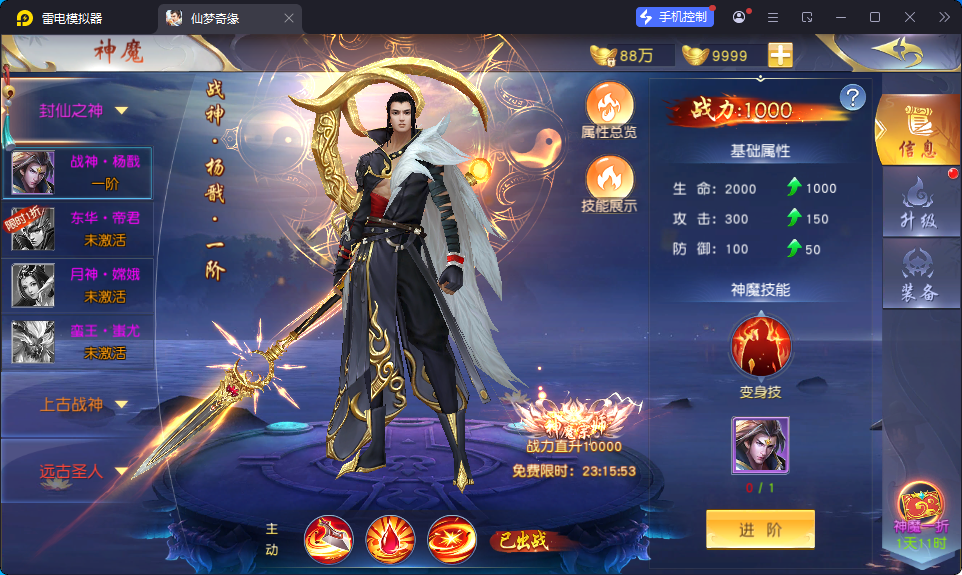Go back using the golden arrow button
Viewport: 962px width, 575px height.
click(x=896, y=51)
